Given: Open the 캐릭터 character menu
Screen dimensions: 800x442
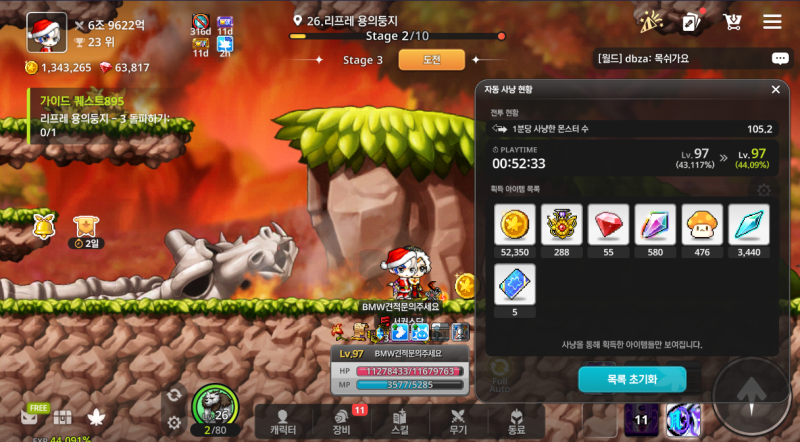Looking at the screenshot, I should coord(283,421).
